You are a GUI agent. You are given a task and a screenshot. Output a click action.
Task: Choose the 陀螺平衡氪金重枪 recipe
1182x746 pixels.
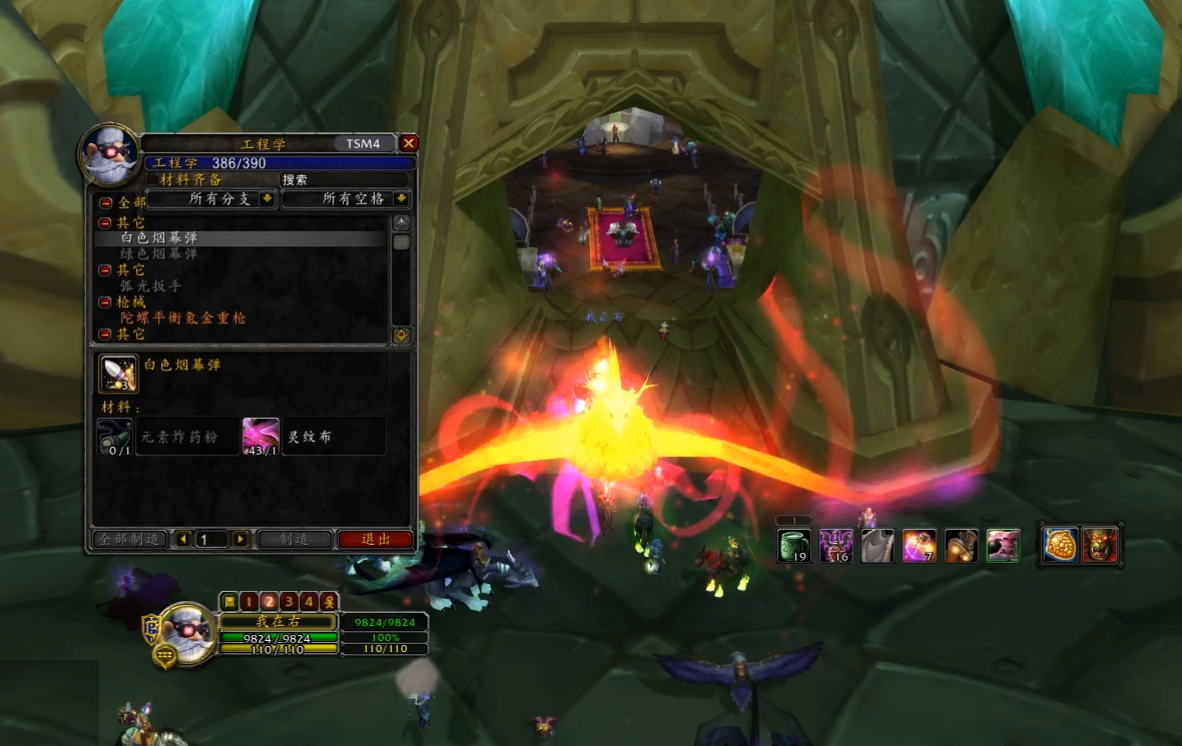coord(183,318)
